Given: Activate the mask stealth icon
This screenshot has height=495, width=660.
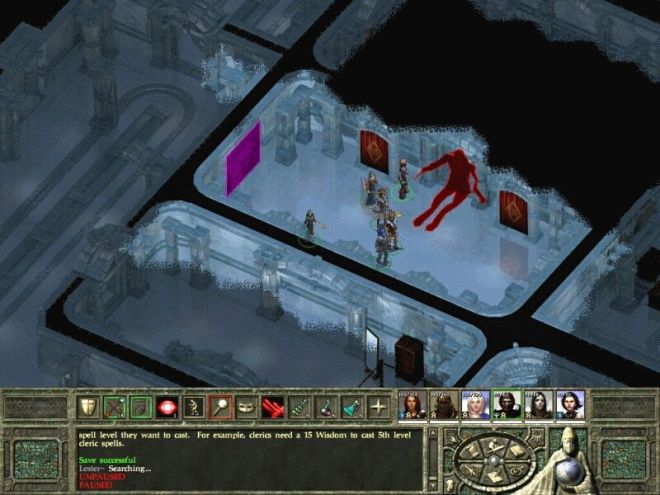Looking at the screenshot, I should pos(246,407).
